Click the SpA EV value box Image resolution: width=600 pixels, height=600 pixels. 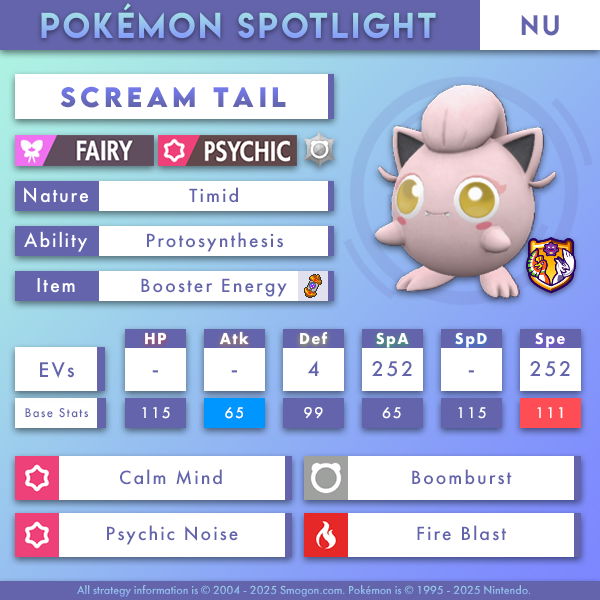tap(392, 369)
